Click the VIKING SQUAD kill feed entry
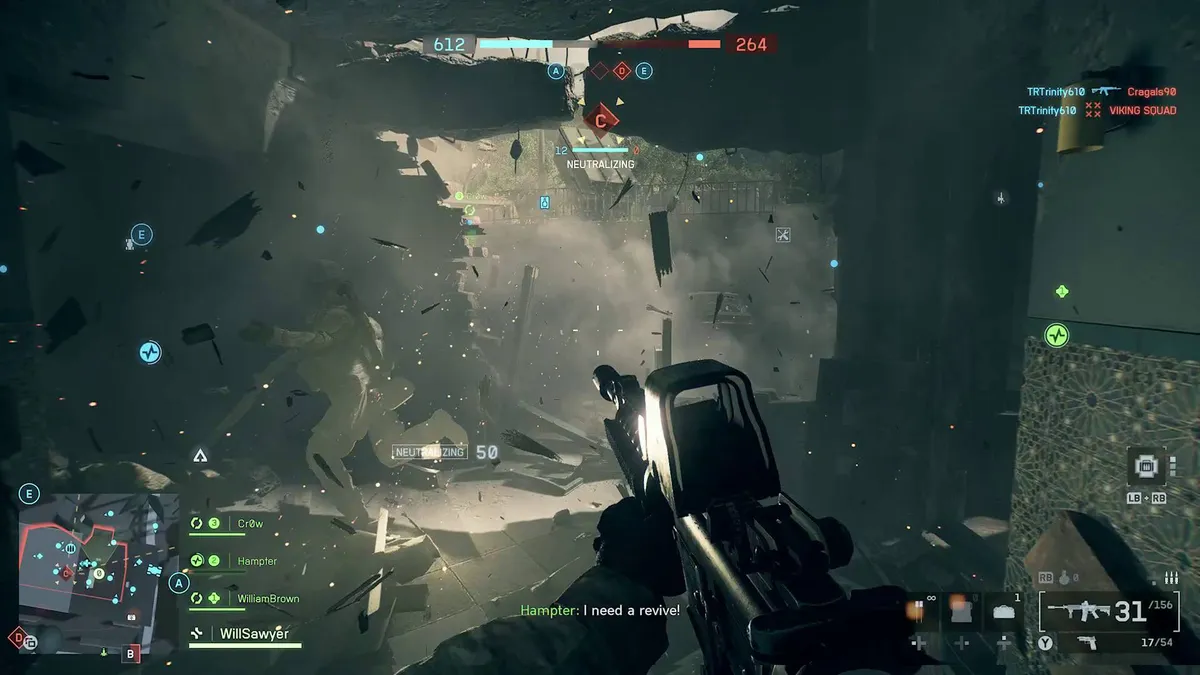1200x675 pixels. (x=1142, y=111)
